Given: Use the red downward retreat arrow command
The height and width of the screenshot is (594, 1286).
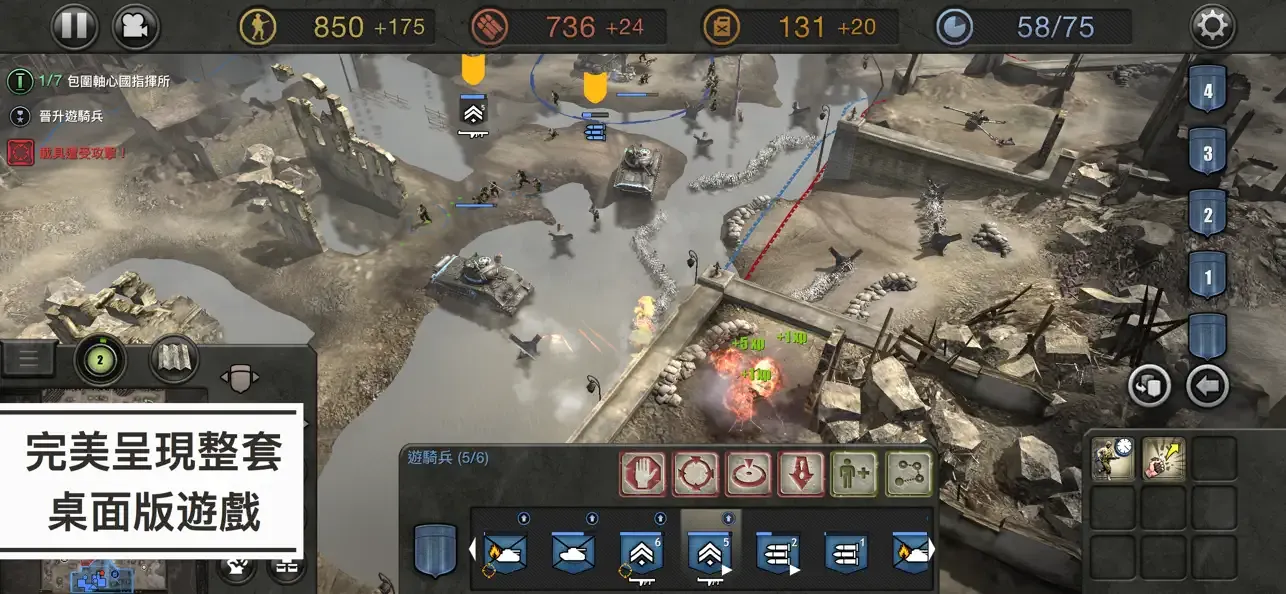Looking at the screenshot, I should pyautogui.click(x=801, y=474).
